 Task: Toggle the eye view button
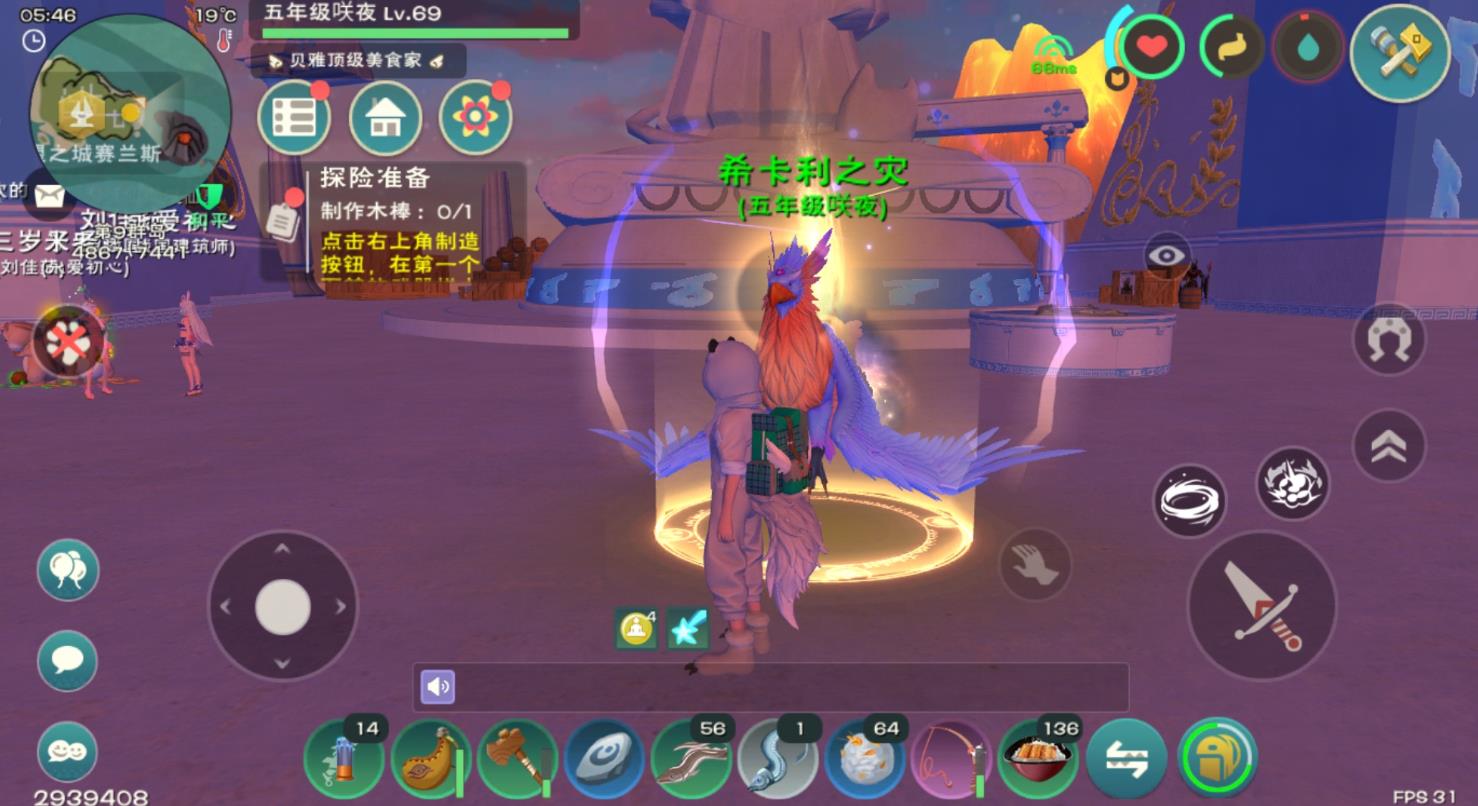1167,255
